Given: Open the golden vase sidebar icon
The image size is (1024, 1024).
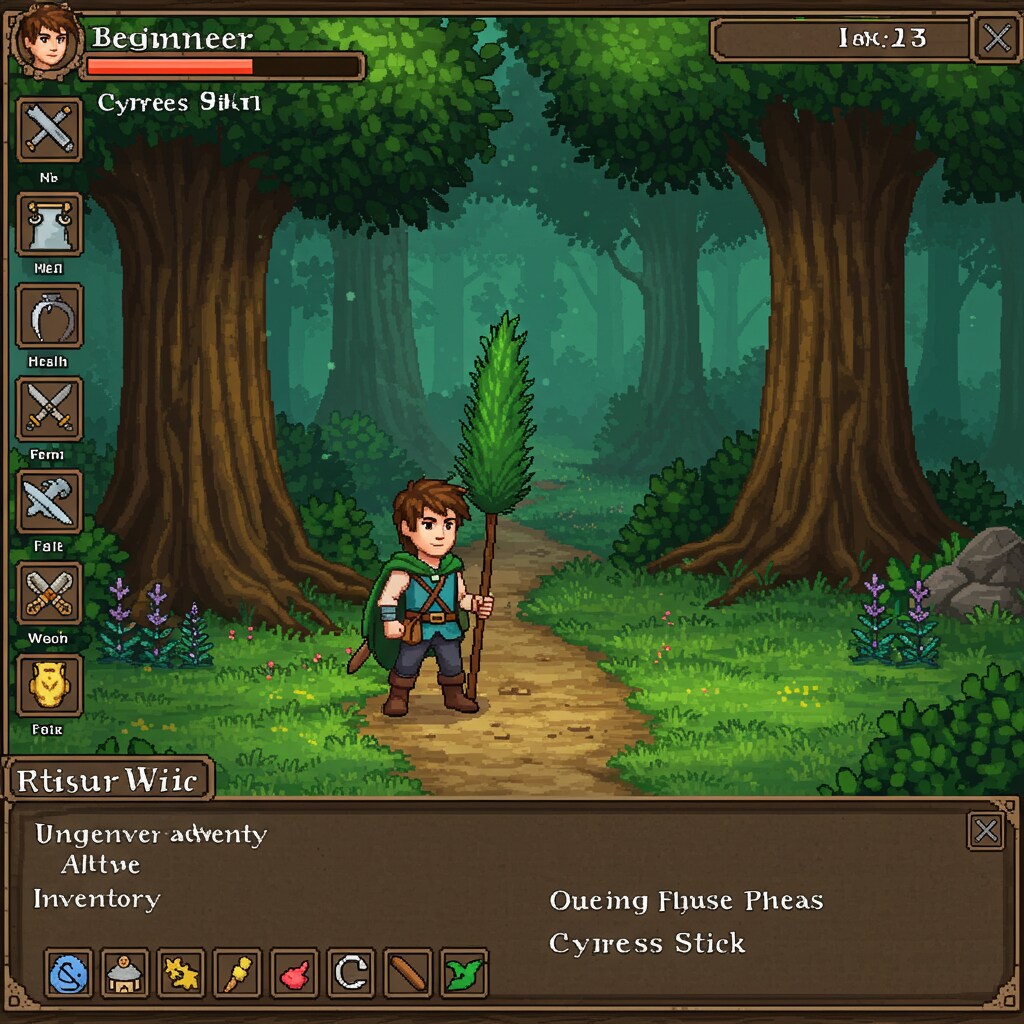Looking at the screenshot, I should (49, 685).
